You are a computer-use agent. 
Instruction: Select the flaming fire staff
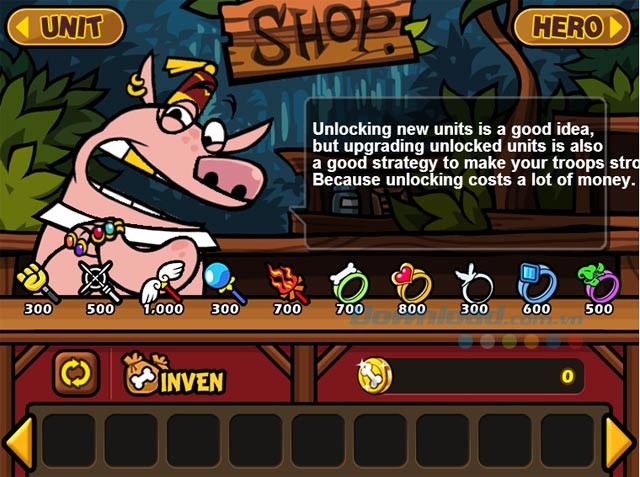[x=286, y=284]
